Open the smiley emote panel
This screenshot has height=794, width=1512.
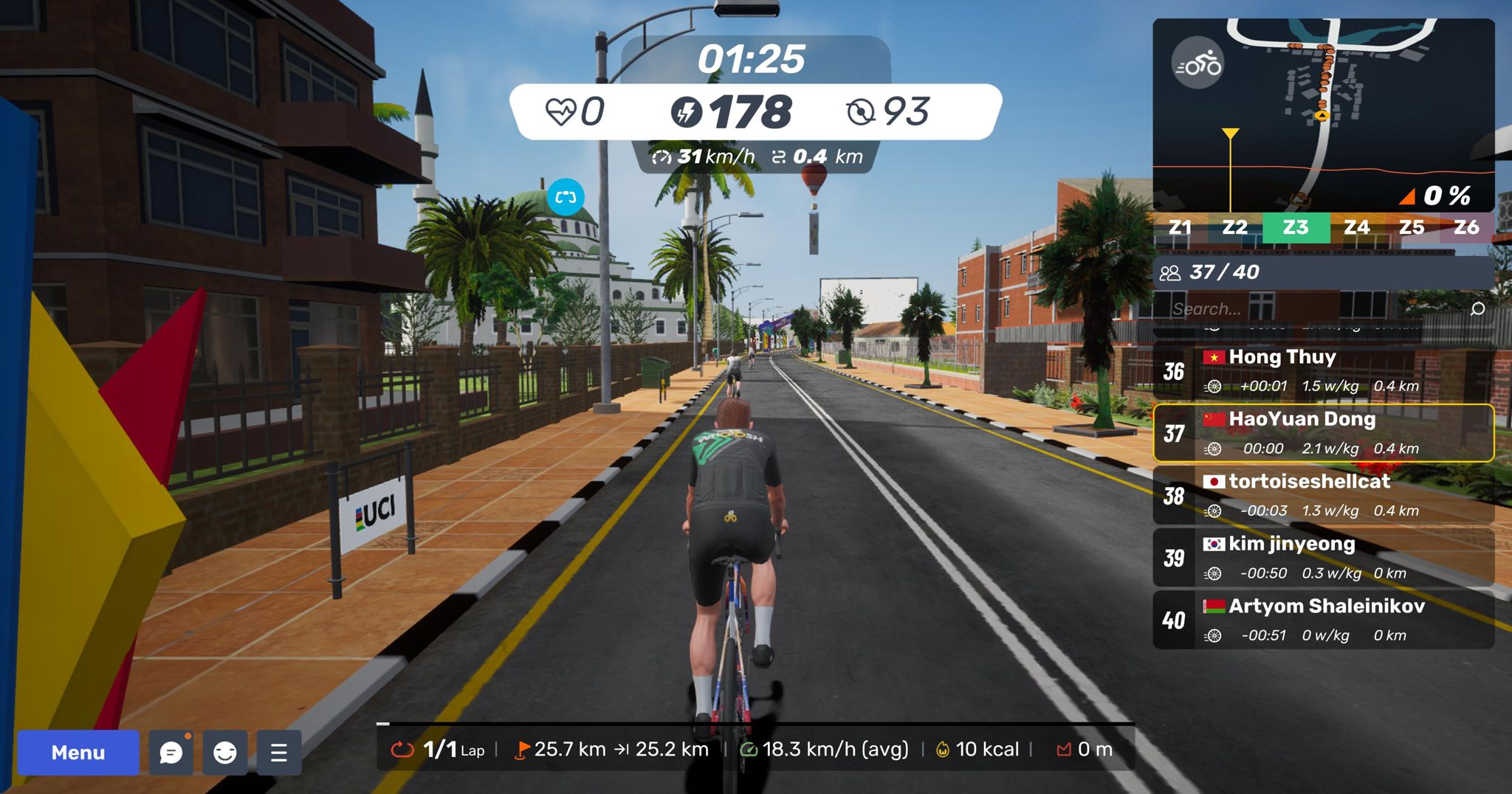tap(225, 752)
